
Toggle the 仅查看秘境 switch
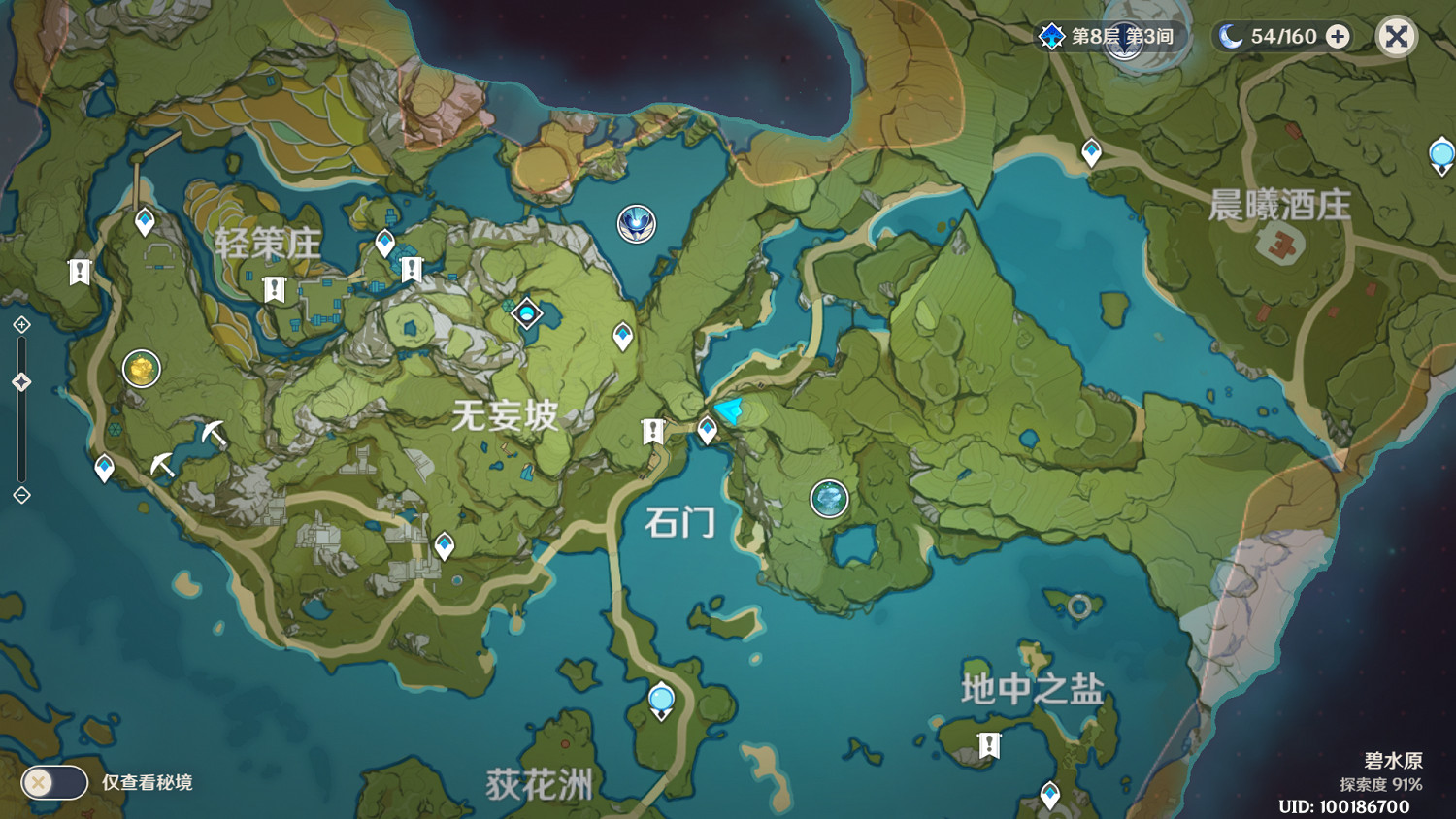pos(53,782)
